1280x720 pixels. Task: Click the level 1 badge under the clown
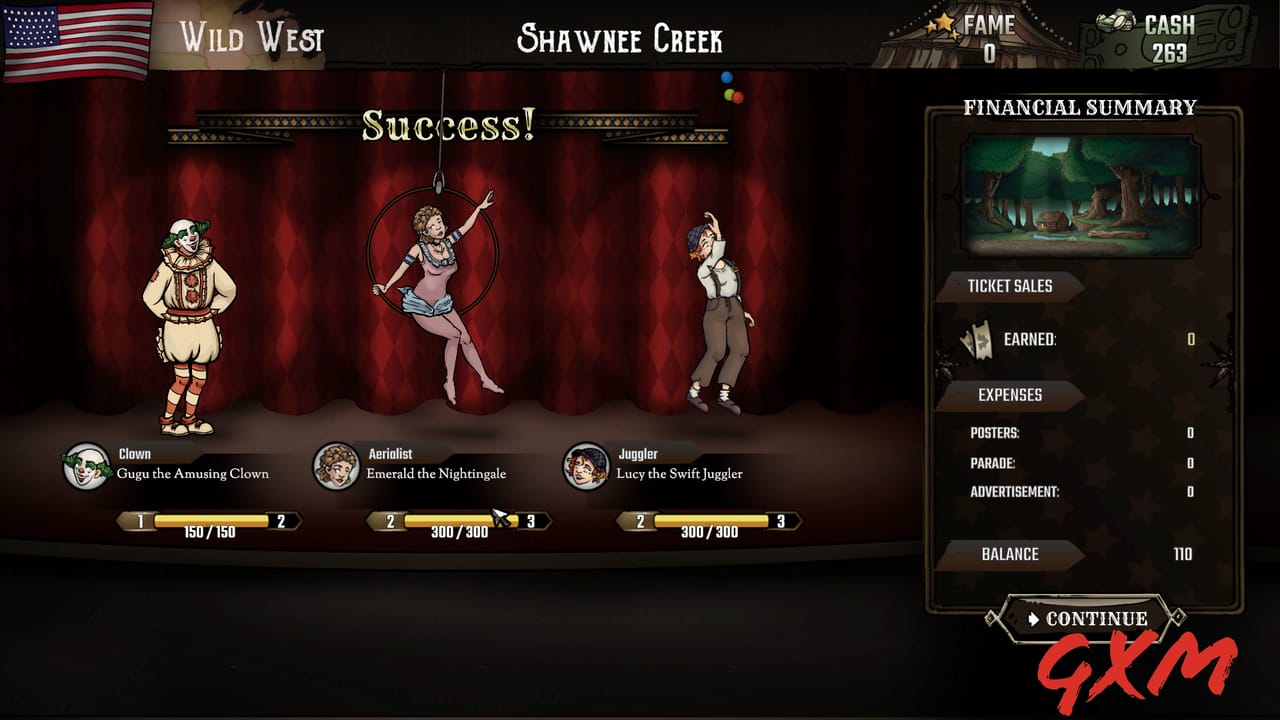pyautogui.click(x=140, y=520)
